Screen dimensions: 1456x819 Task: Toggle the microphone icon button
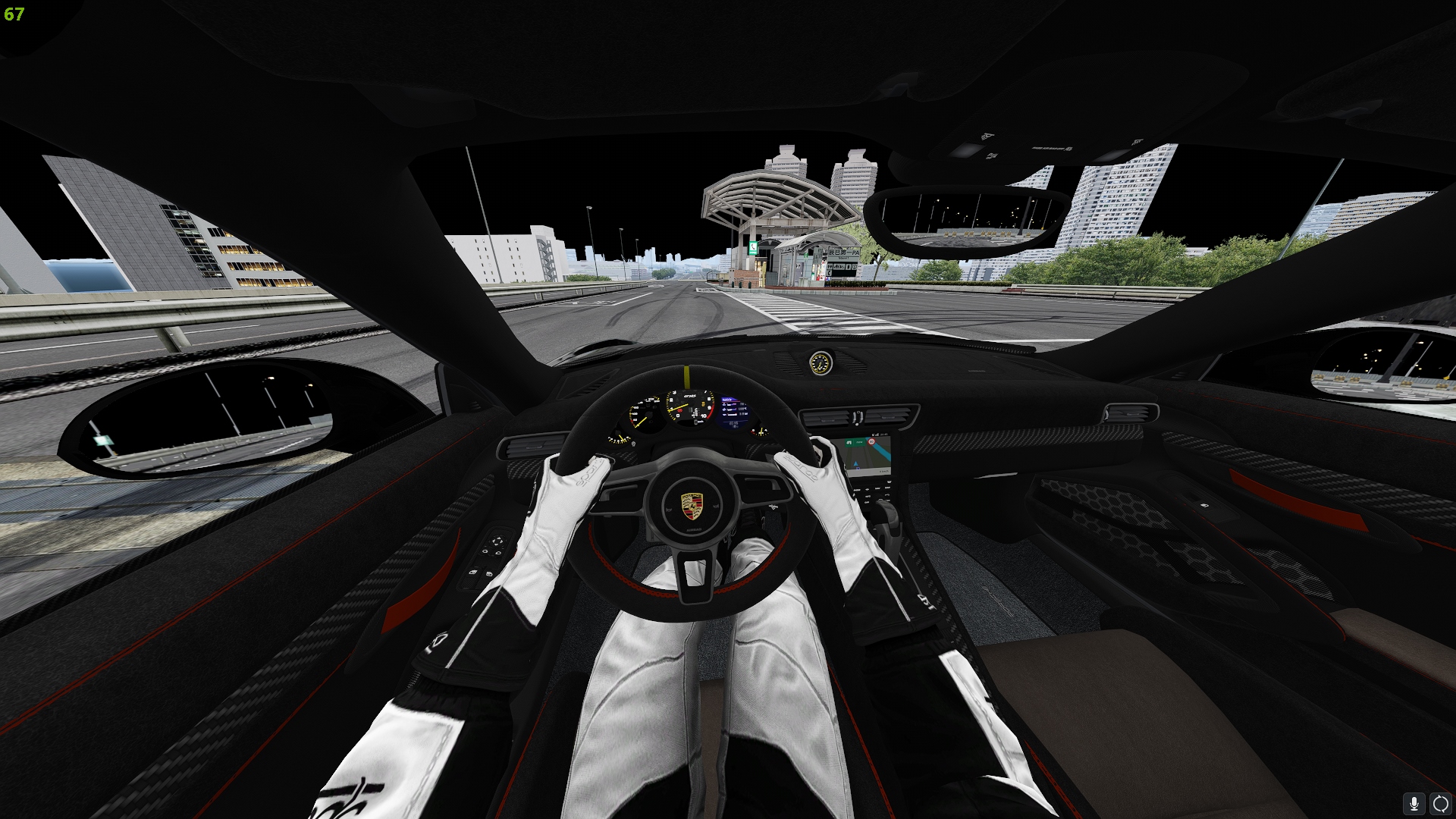tap(1414, 803)
